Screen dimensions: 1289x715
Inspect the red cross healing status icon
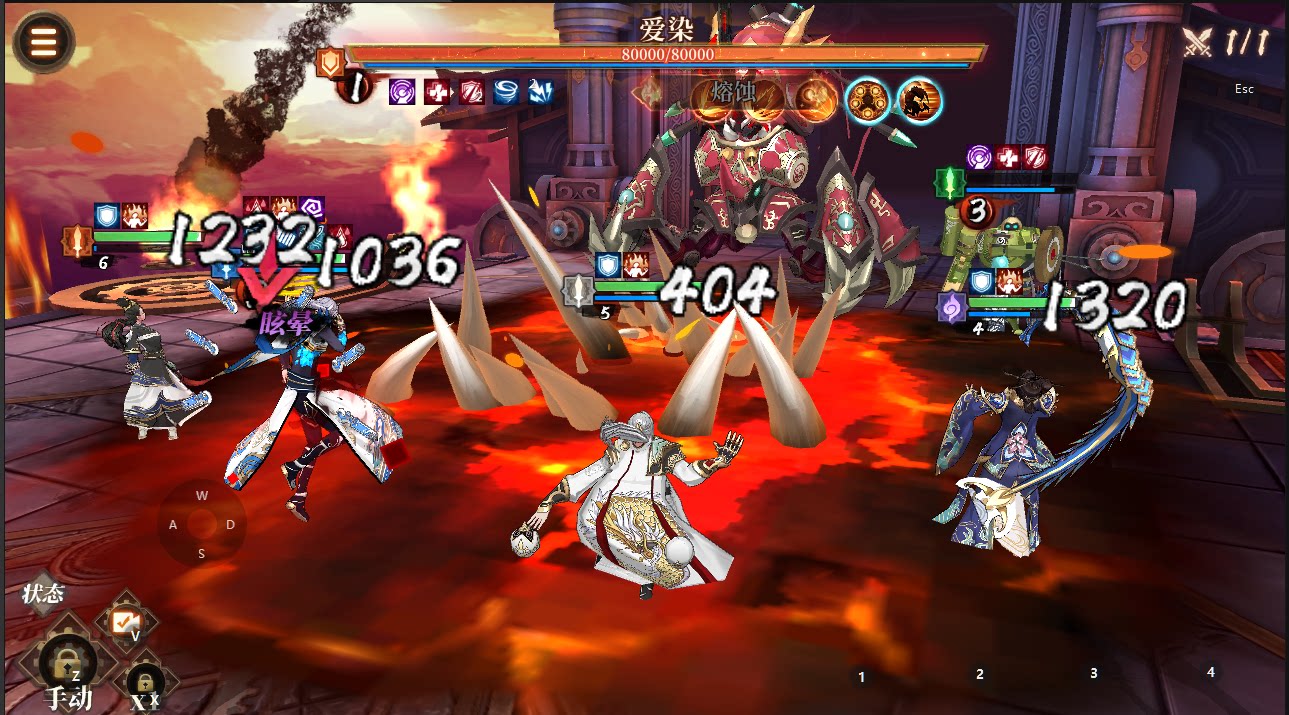point(437,91)
